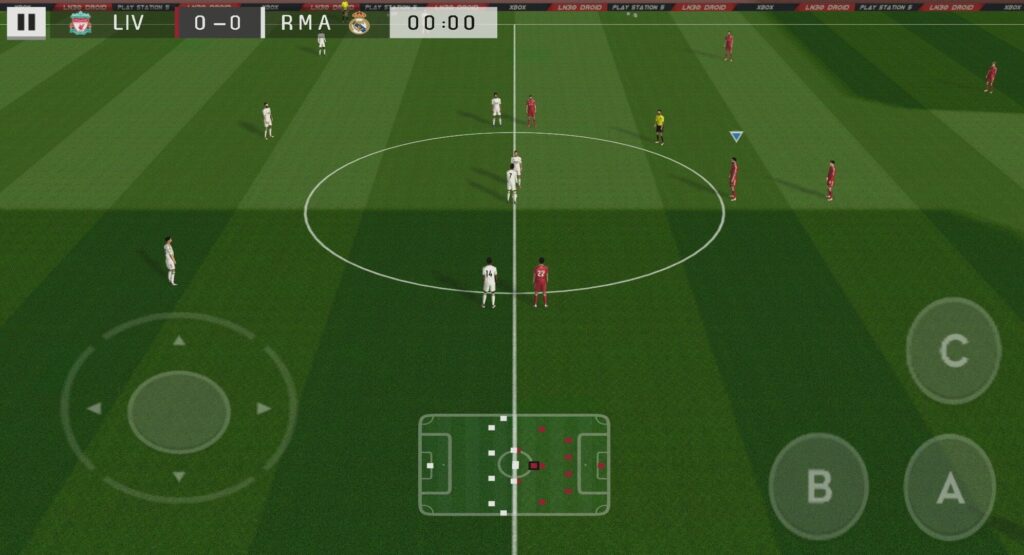The width and height of the screenshot is (1024, 555).
Task: Tap the virtual joystick's center thumb pad
Action: [x=179, y=410]
